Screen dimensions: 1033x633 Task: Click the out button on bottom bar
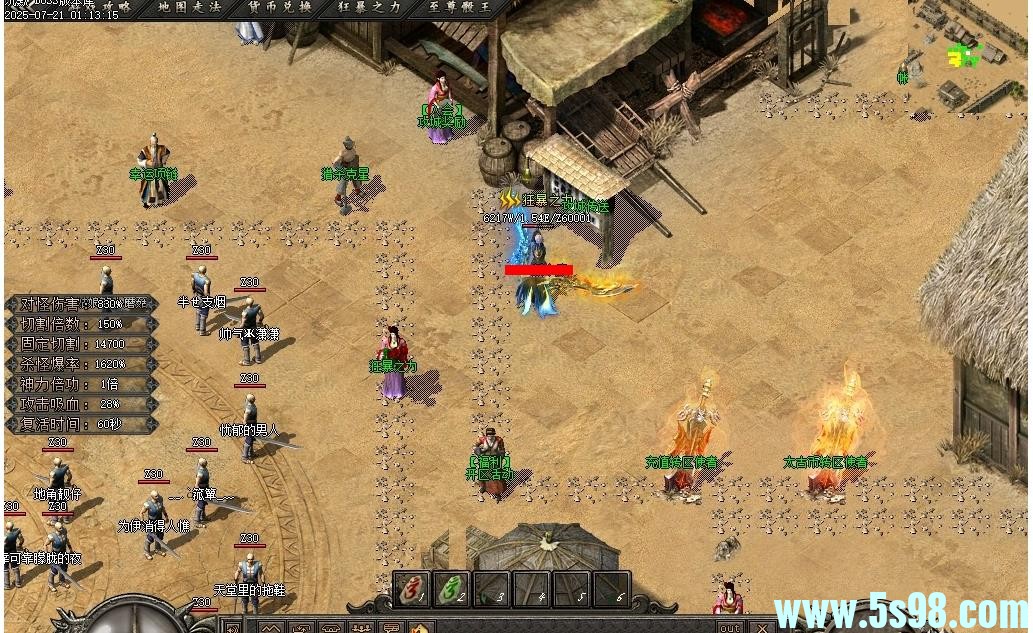click(730, 627)
